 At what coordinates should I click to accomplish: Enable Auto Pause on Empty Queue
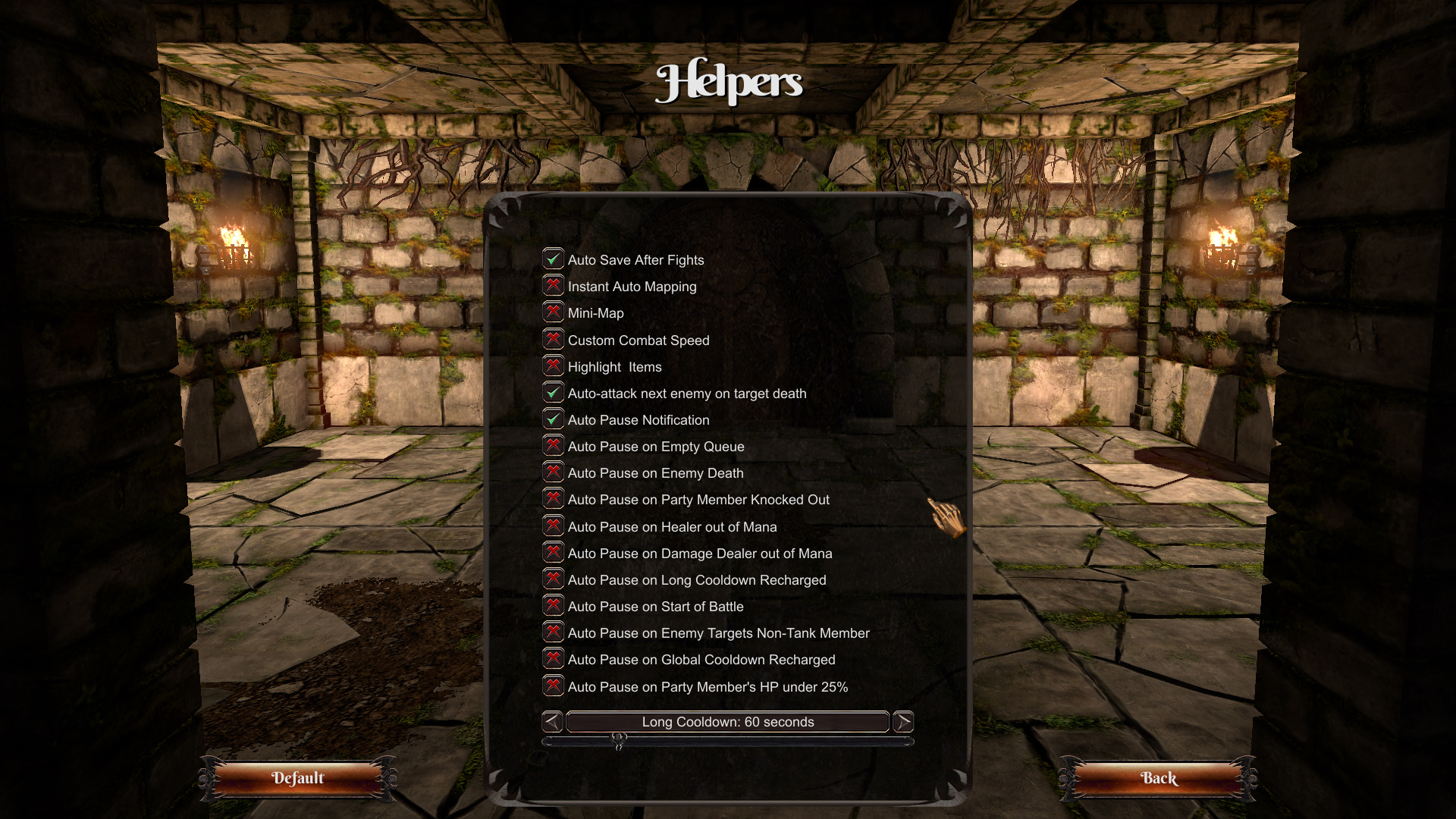click(x=554, y=446)
